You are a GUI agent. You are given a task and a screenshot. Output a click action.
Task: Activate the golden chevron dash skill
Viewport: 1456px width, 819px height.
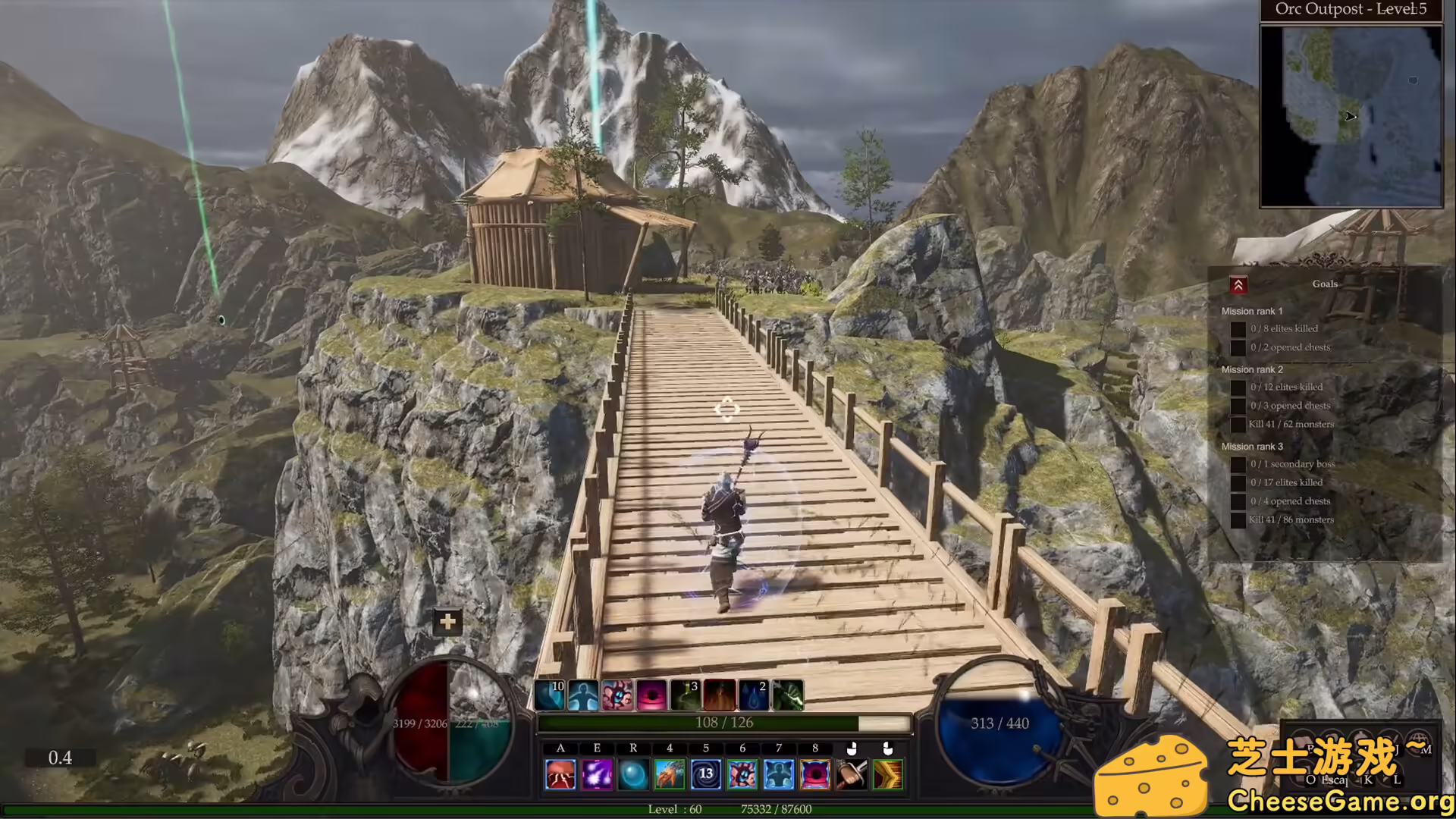pyautogui.click(x=888, y=775)
